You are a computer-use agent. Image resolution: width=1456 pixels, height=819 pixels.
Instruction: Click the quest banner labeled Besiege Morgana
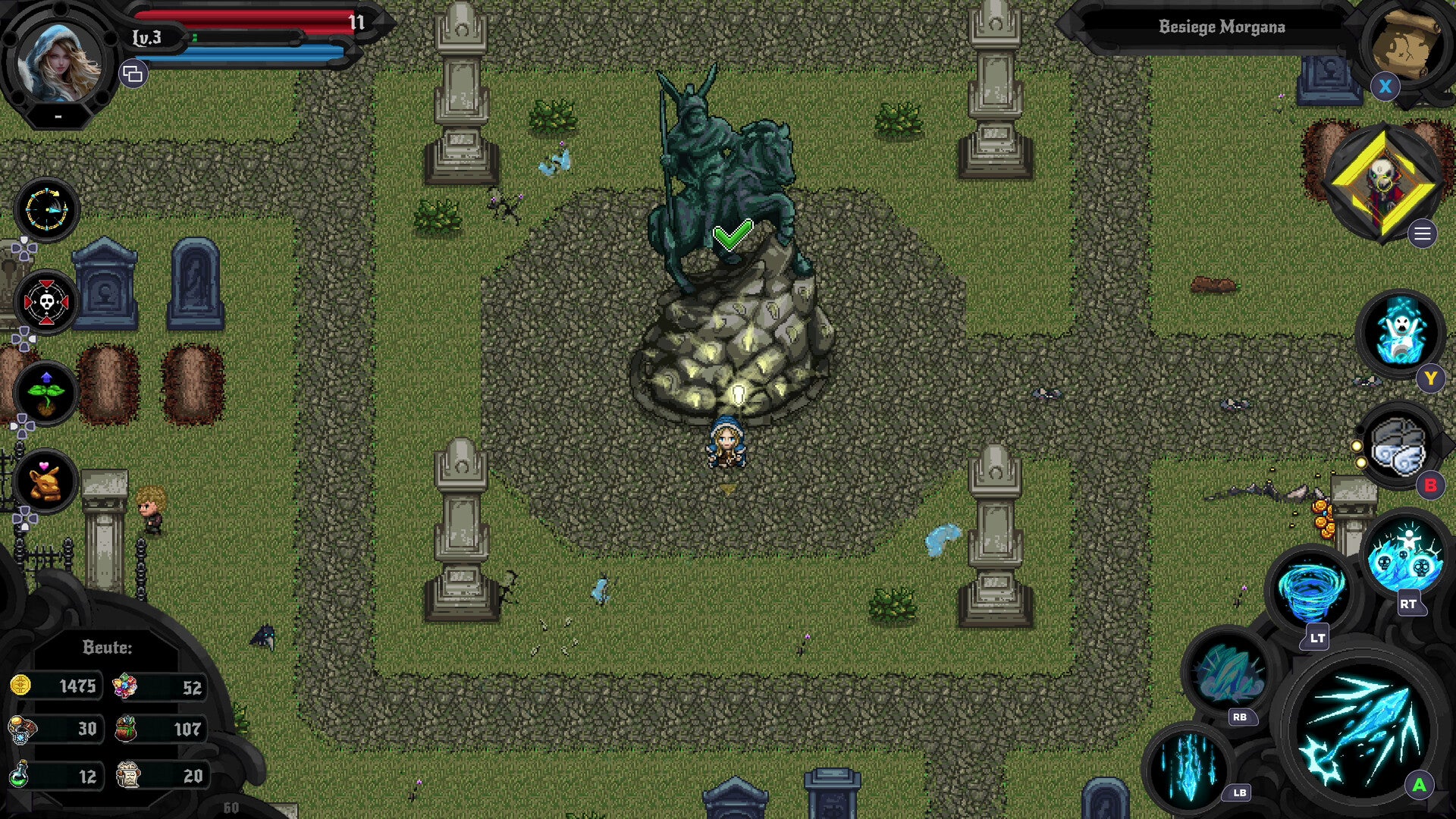pyautogui.click(x=1221, y=25)
